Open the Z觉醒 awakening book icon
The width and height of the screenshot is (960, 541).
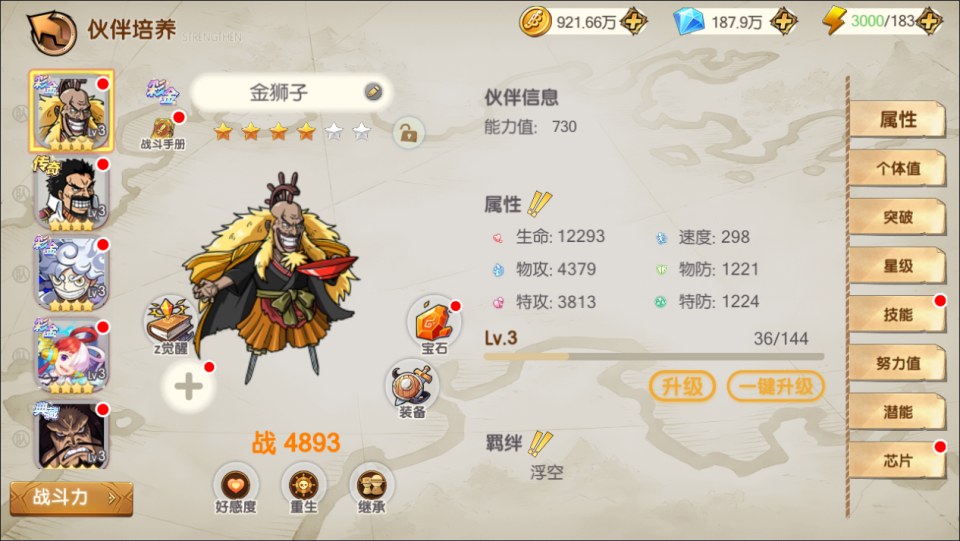tap(171, 323)
